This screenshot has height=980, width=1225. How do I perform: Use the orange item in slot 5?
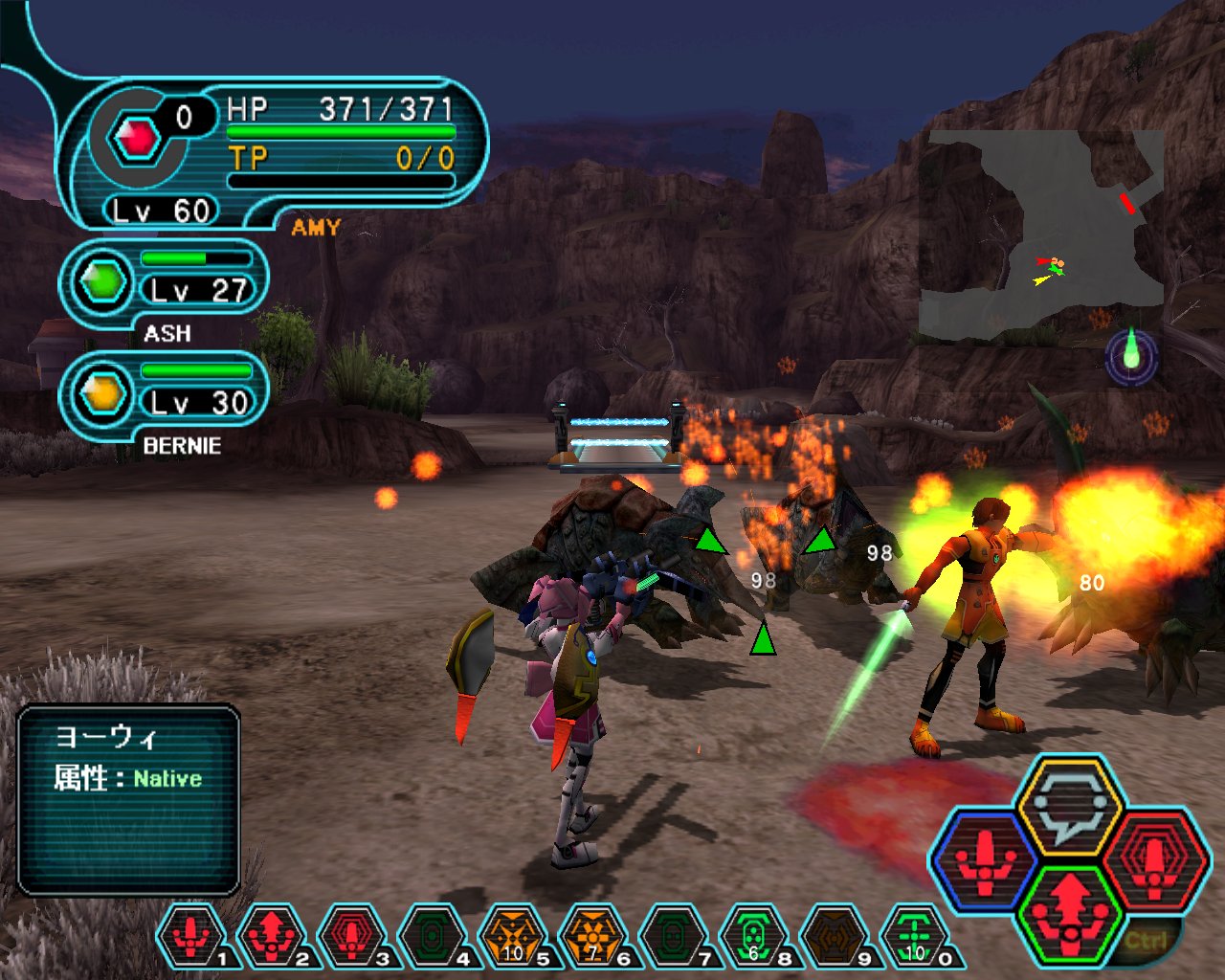[513, 935]
